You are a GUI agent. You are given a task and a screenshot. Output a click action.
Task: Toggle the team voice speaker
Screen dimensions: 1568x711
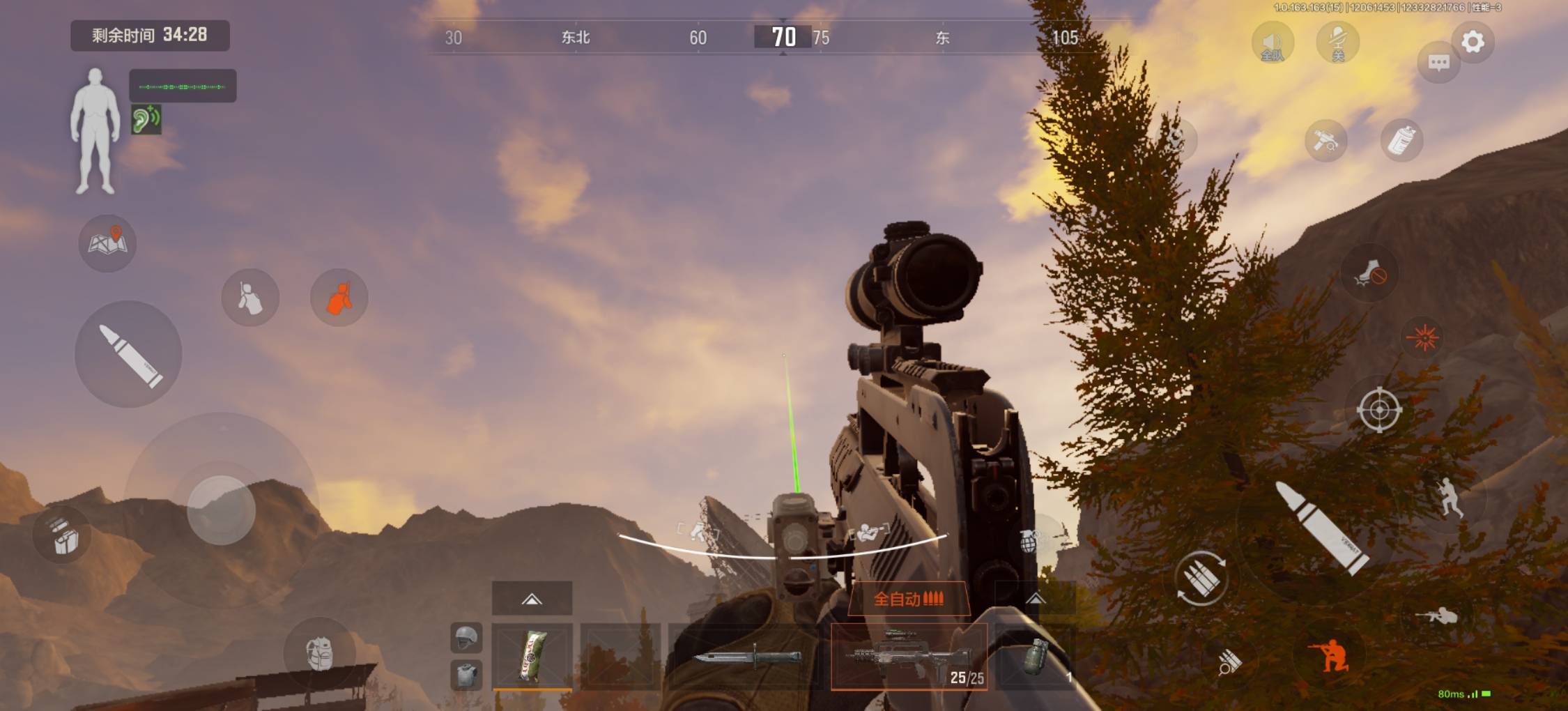[1273, 43]
